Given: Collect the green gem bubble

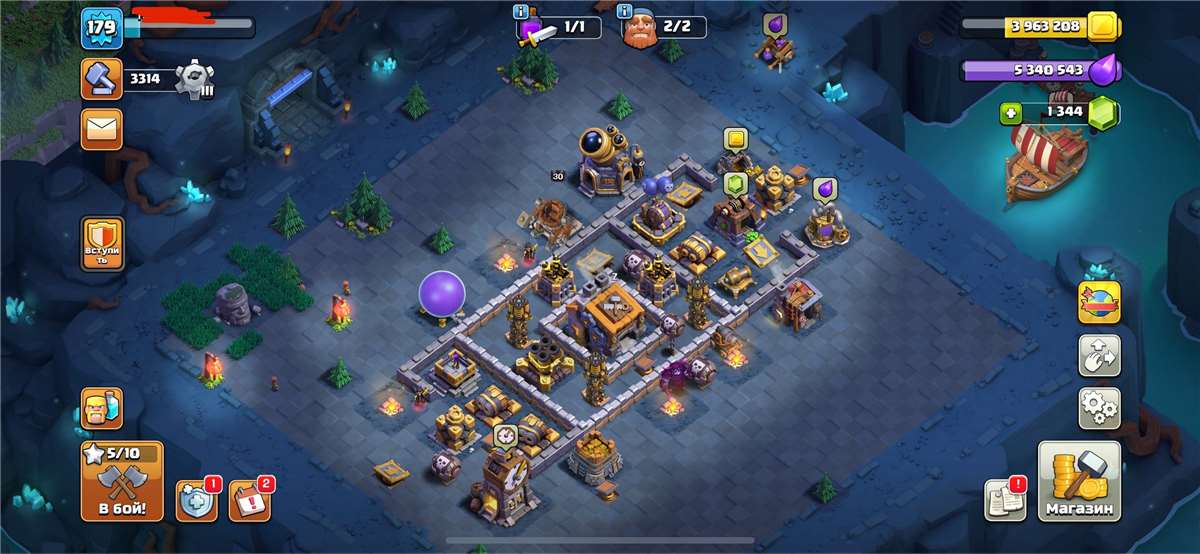Looking at the screenshot, I should [735, 183].
